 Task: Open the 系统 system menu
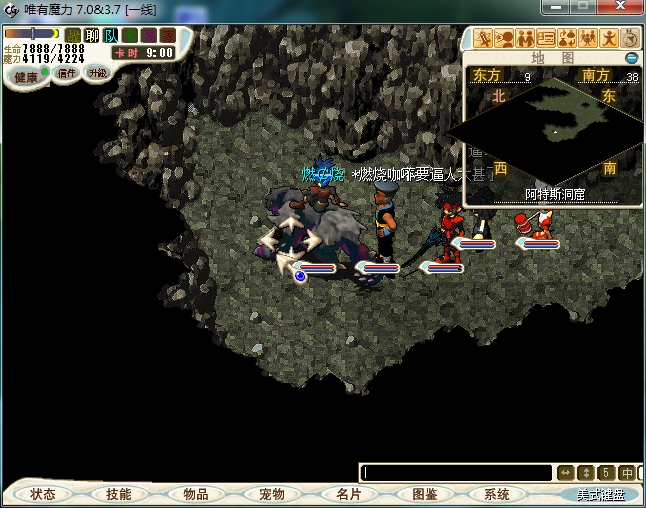click(497, 494)
